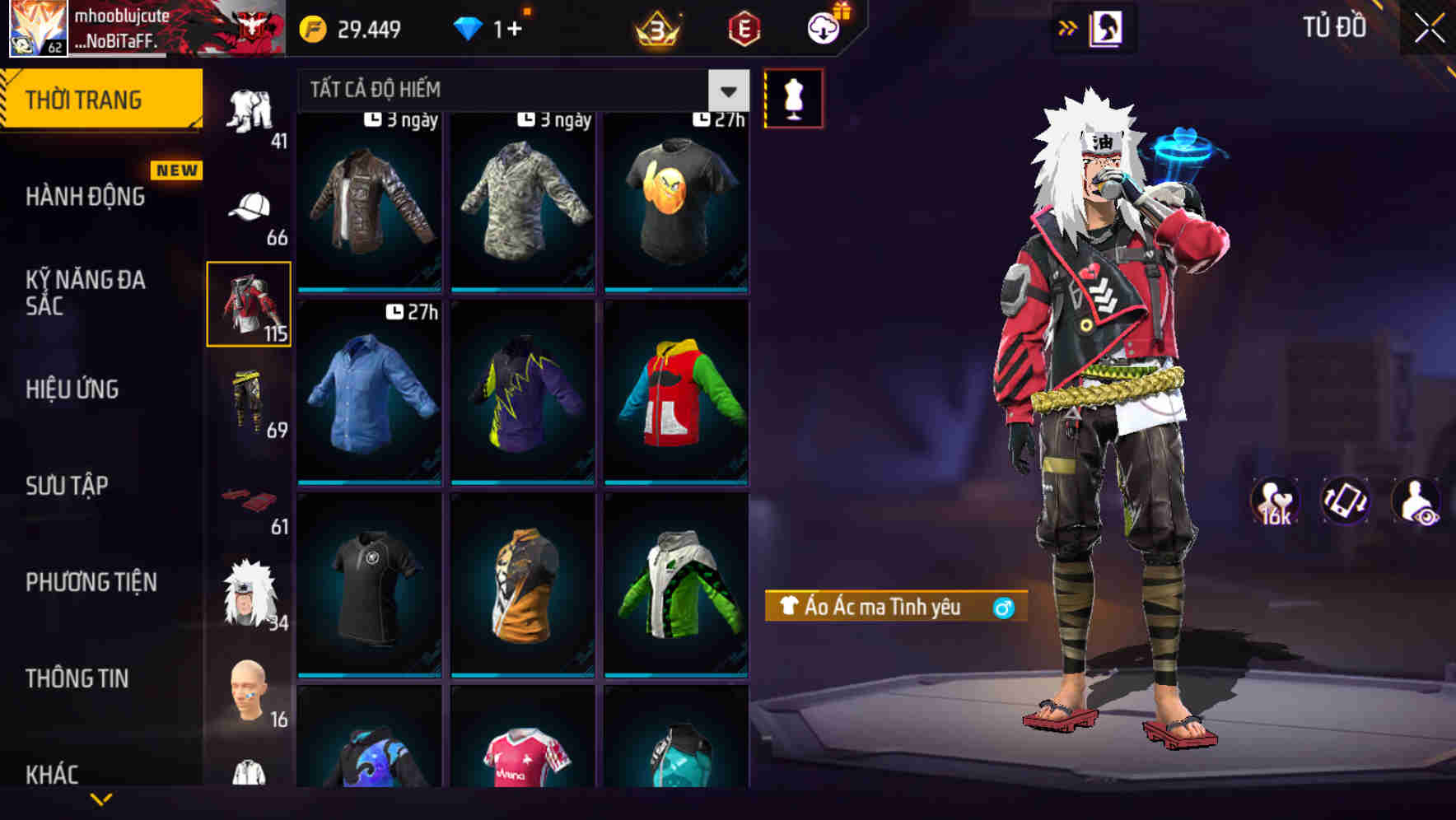
Task: Collapse the panel with double-arrow button
Action: pos(1068,26)
